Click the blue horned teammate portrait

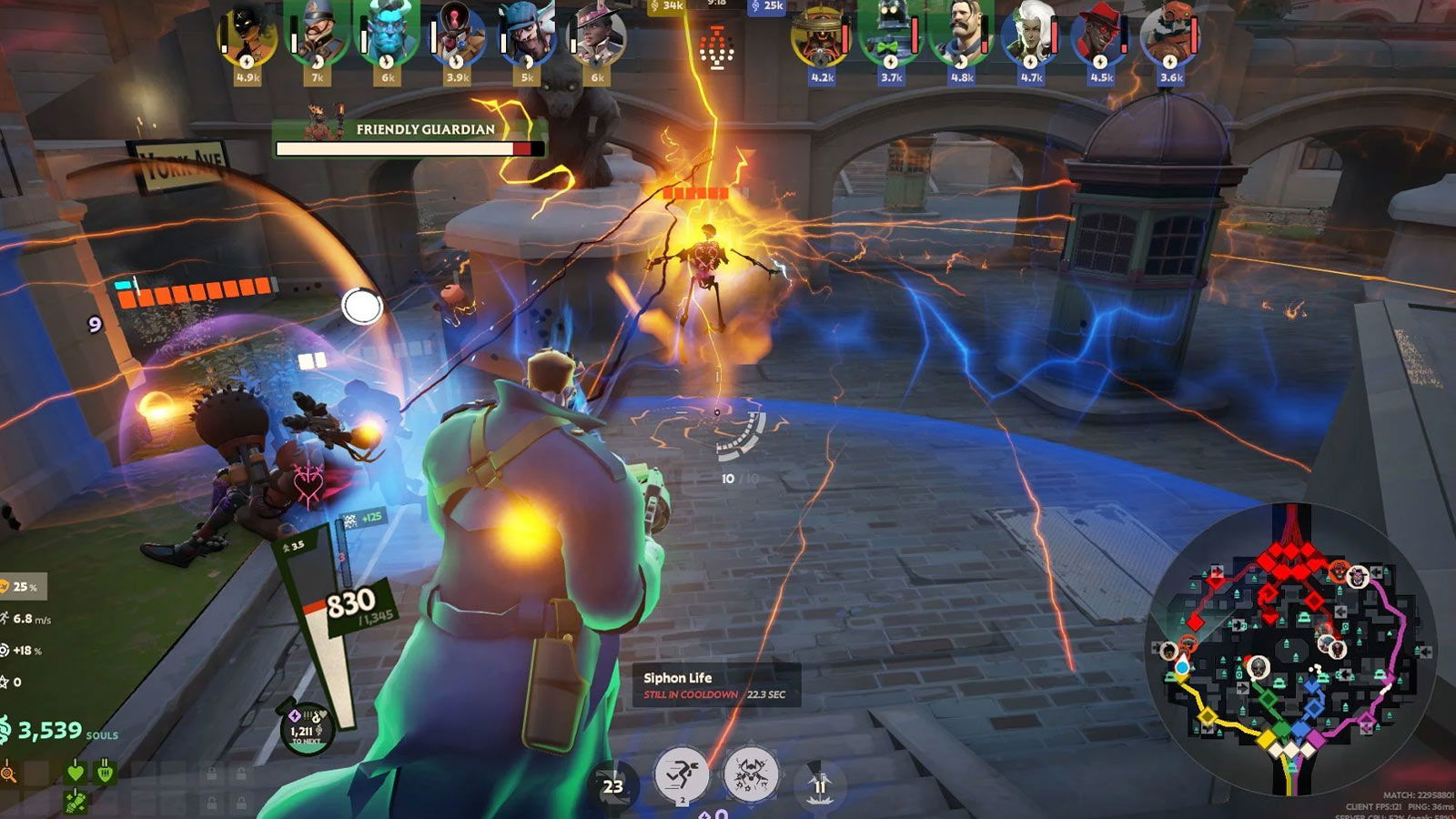coord(387,35)
